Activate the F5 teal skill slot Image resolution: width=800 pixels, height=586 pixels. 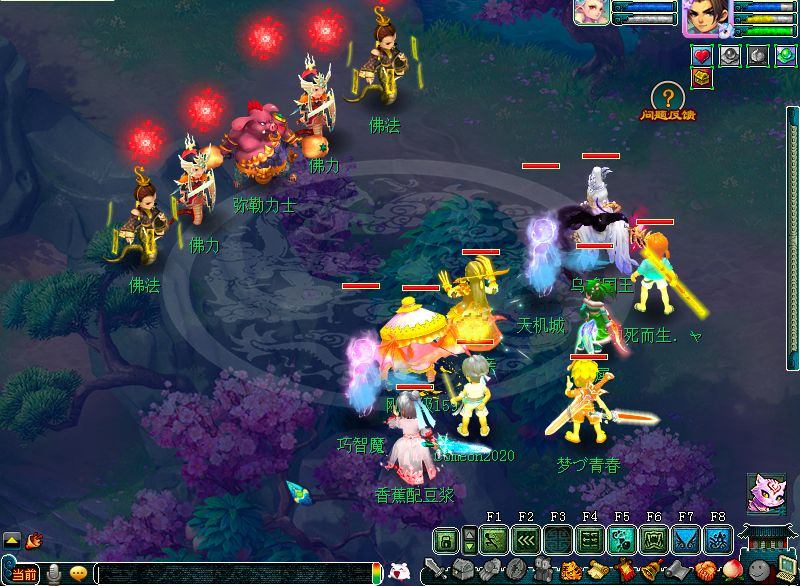click(622, 541)
